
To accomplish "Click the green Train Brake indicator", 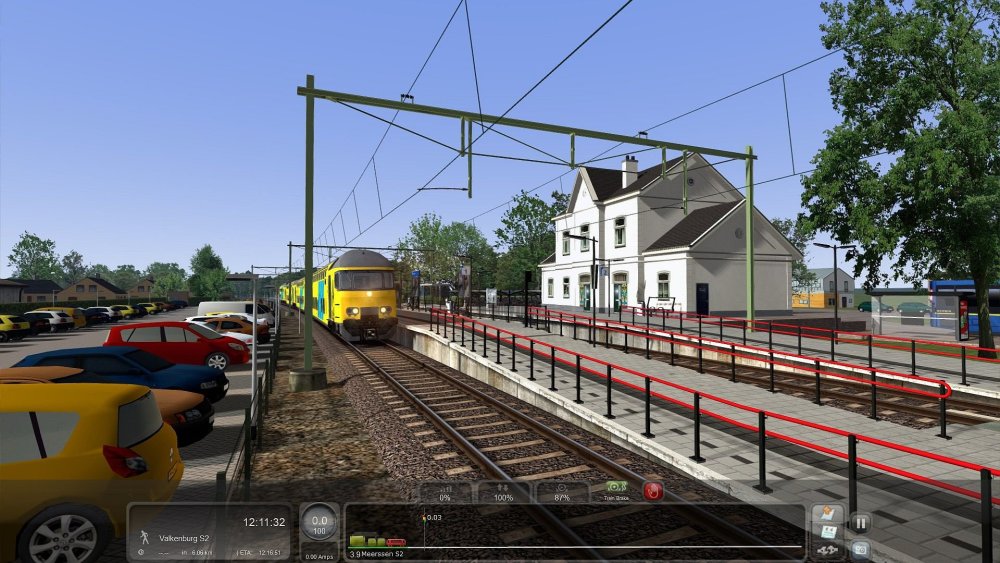I will click(x=616, y=491).
